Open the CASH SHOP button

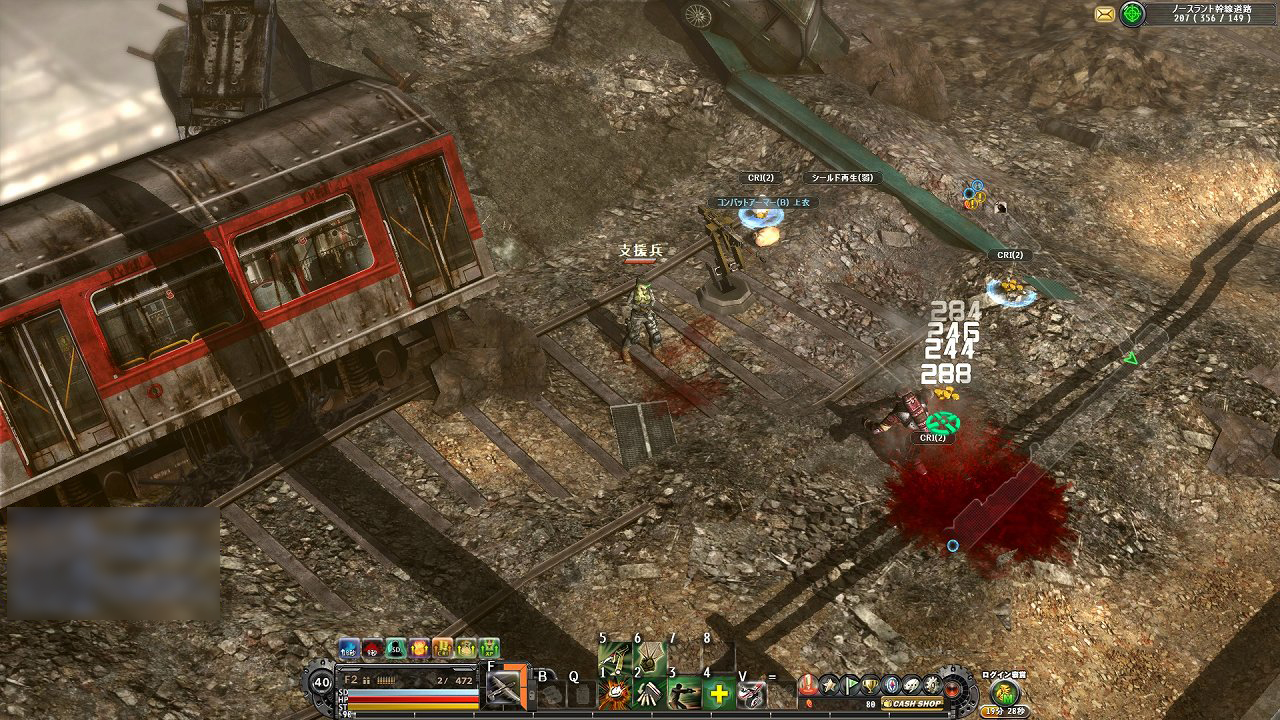tap(912, 703)
